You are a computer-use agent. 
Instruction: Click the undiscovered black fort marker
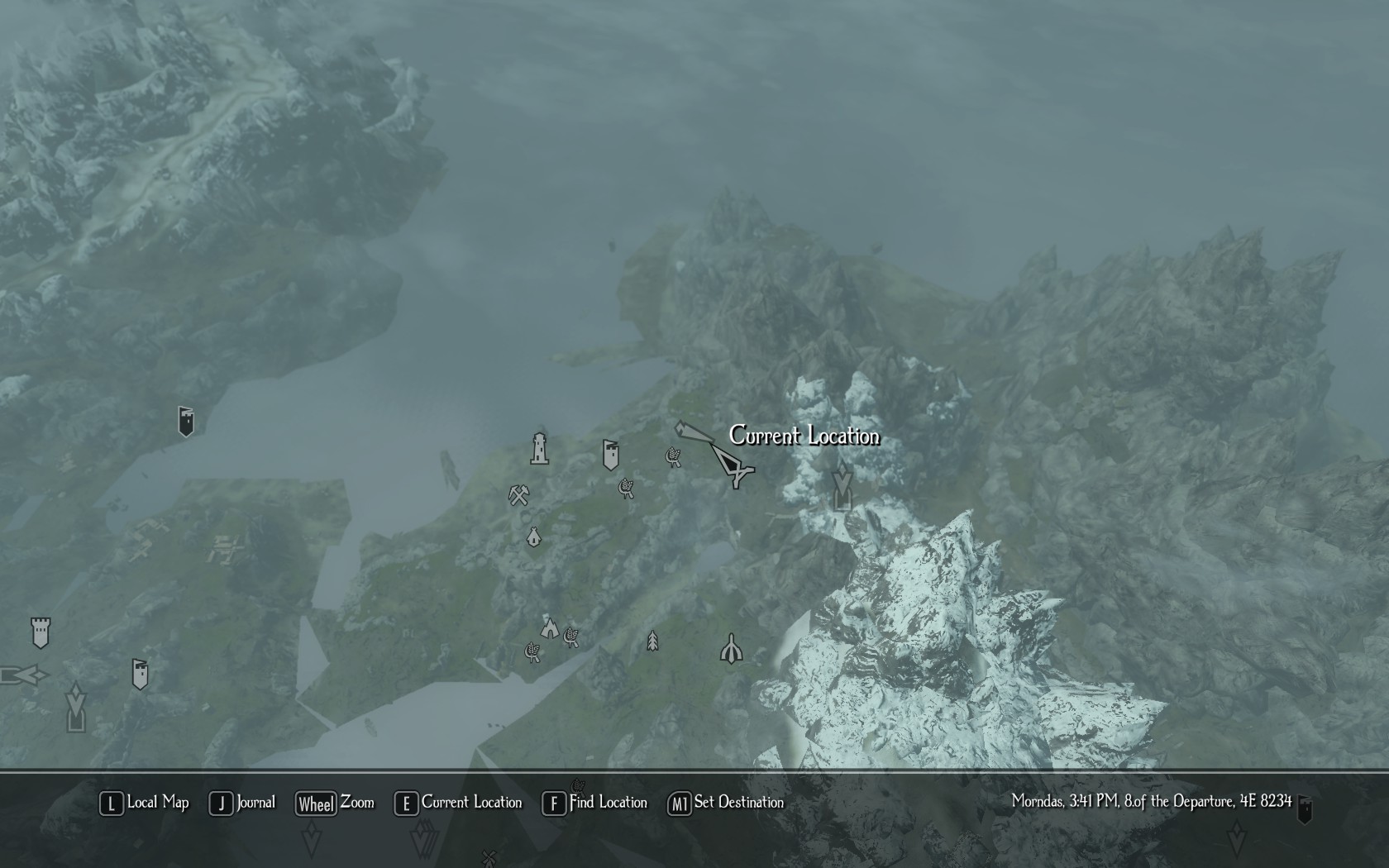[x=186, y=421]
